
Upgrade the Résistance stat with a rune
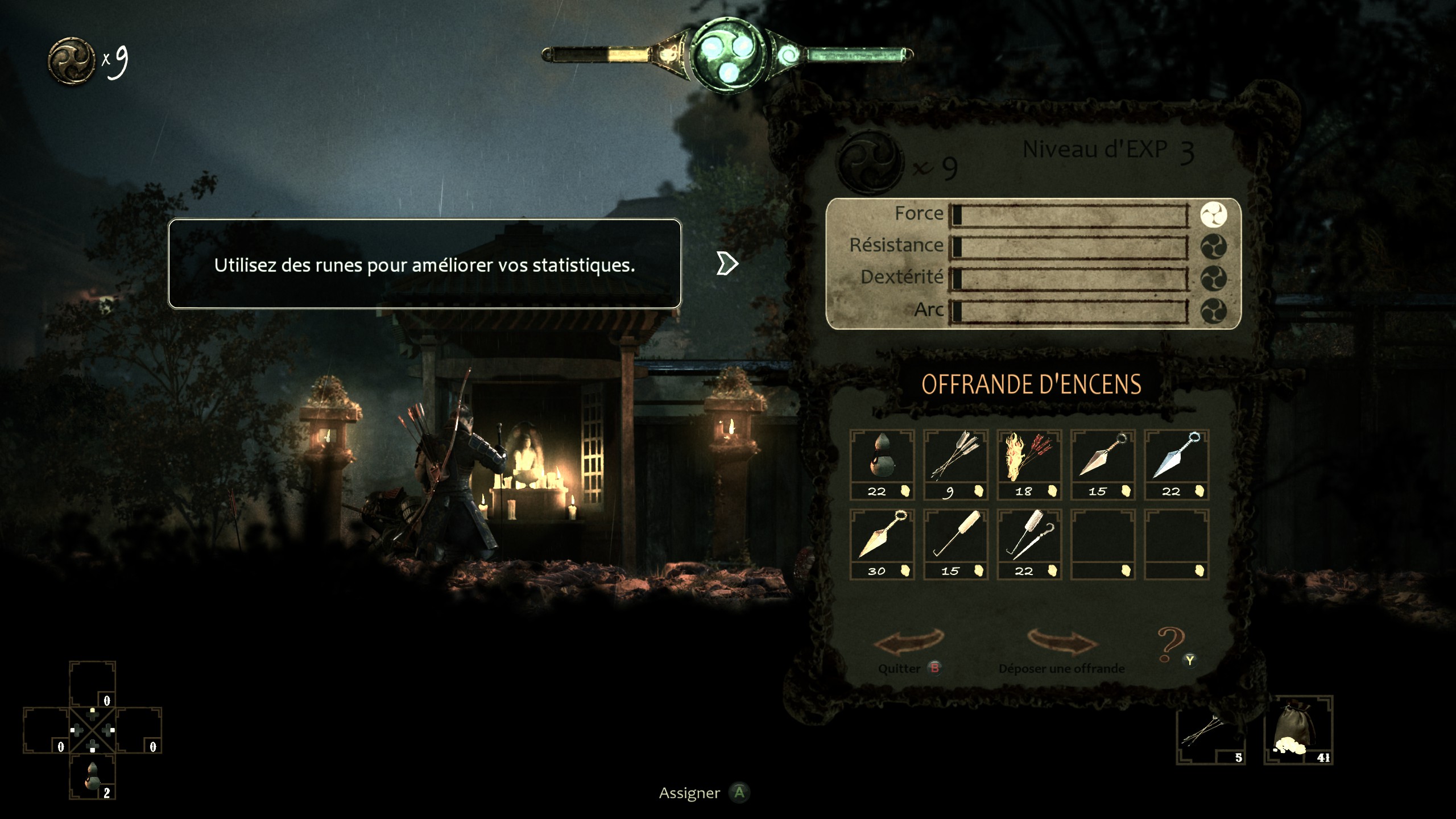coord(1213,247)
